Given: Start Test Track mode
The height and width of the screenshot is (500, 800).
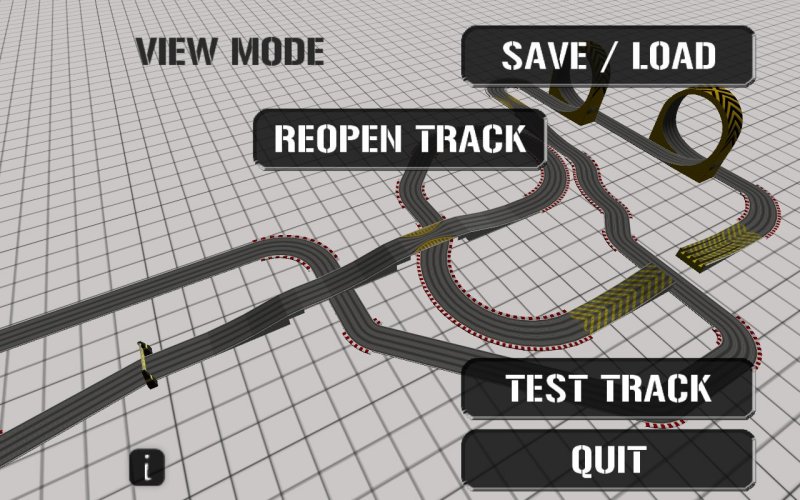Looking at the screenshot, I should tap(608, 388).
